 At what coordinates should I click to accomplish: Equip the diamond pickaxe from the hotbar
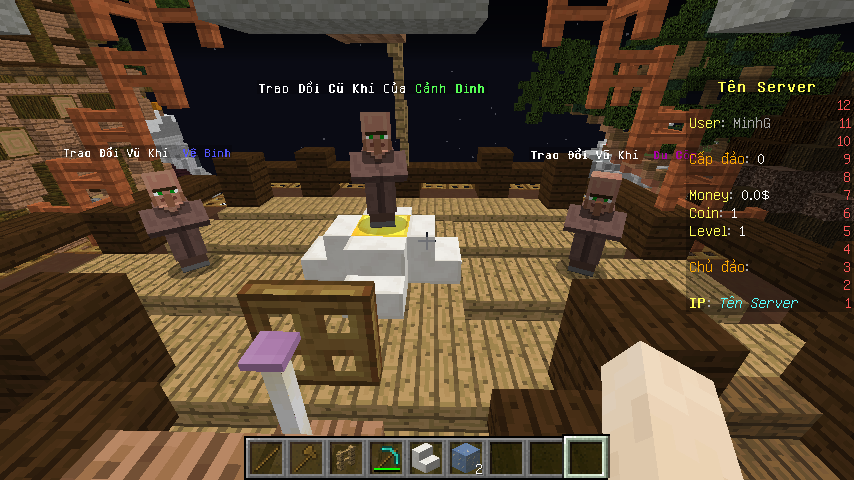click(386, 458)
